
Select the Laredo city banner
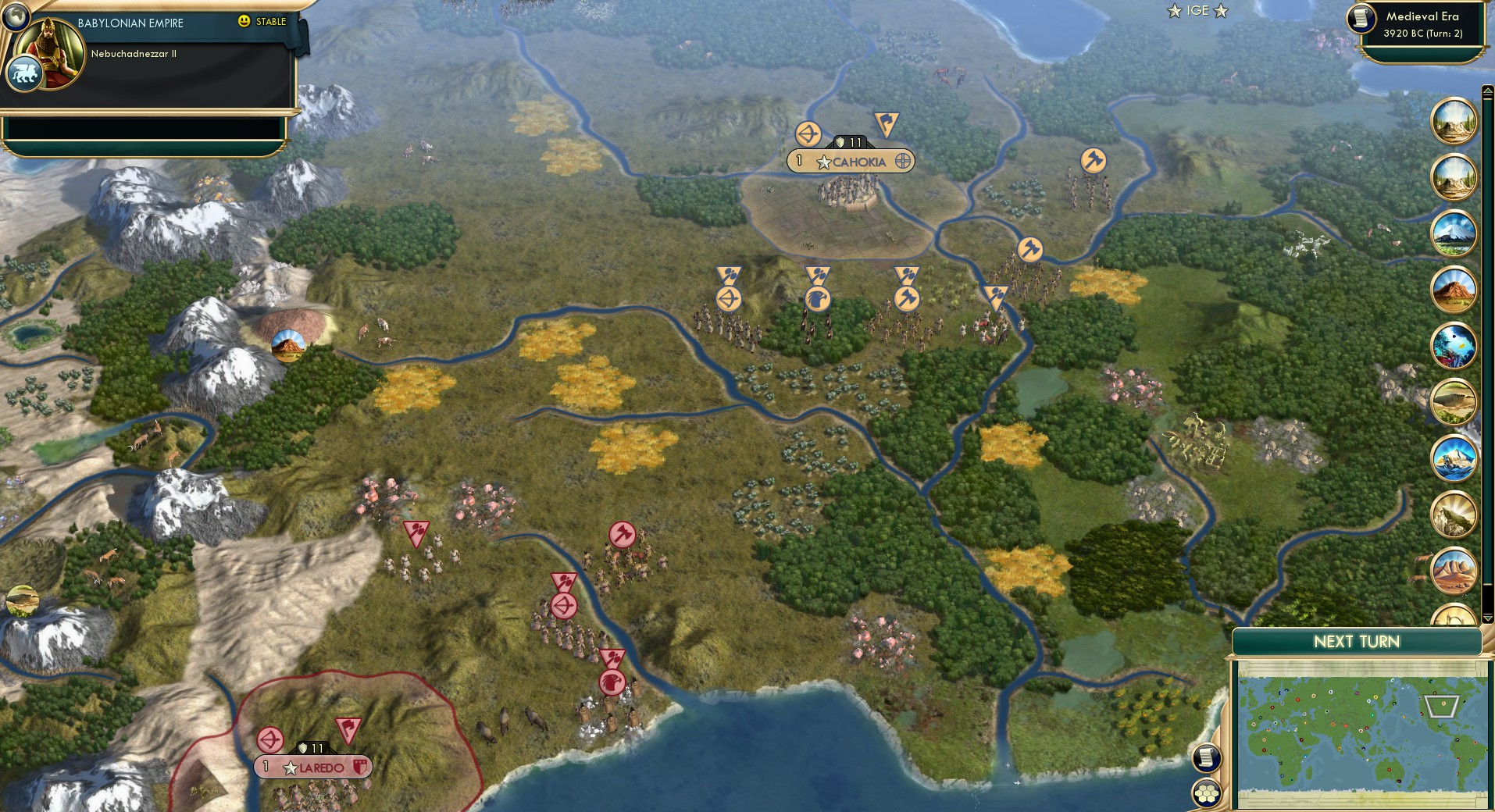[x=312, y=767]
